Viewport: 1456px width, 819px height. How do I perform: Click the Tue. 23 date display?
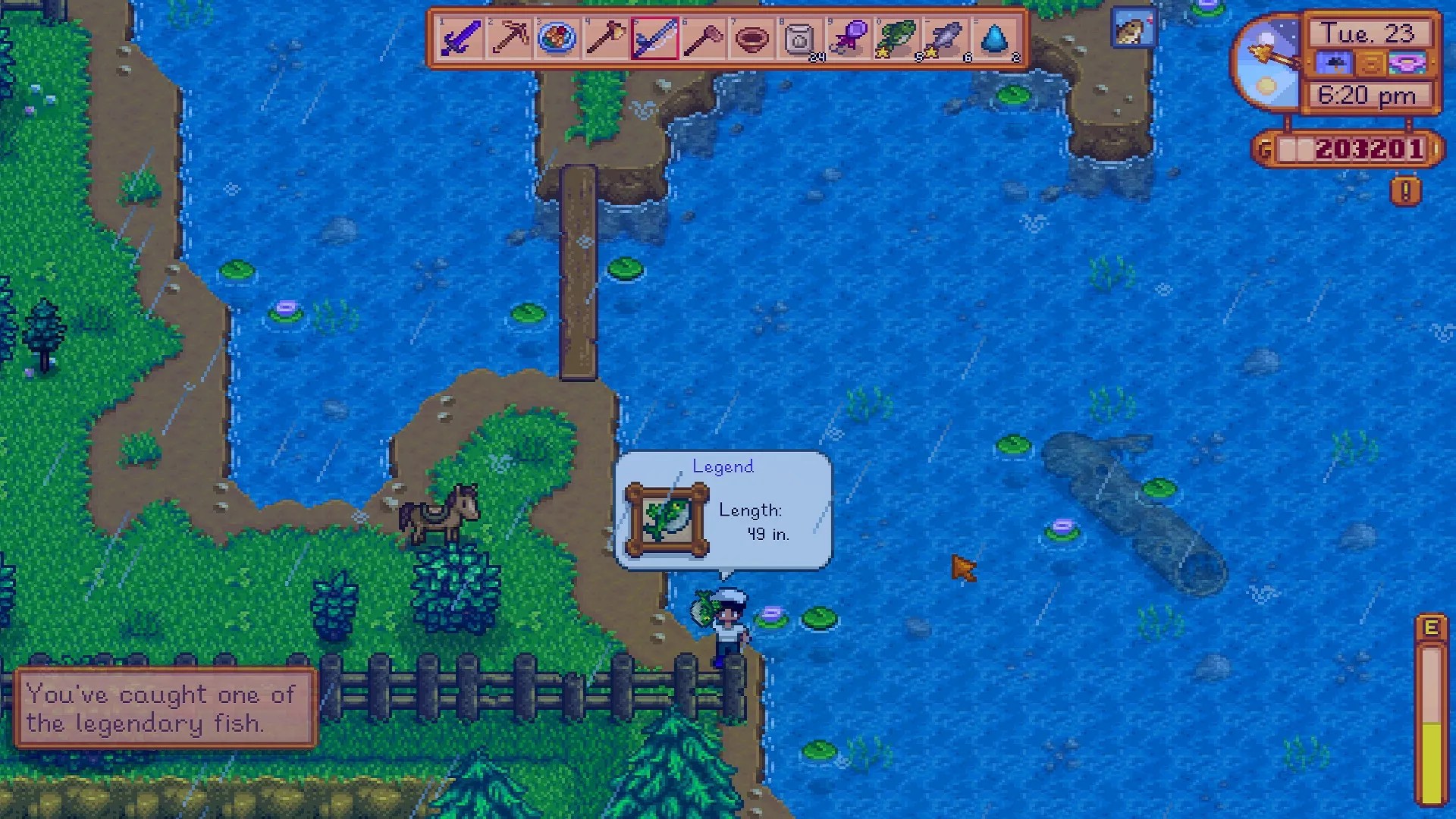(x=1370, y=32)
